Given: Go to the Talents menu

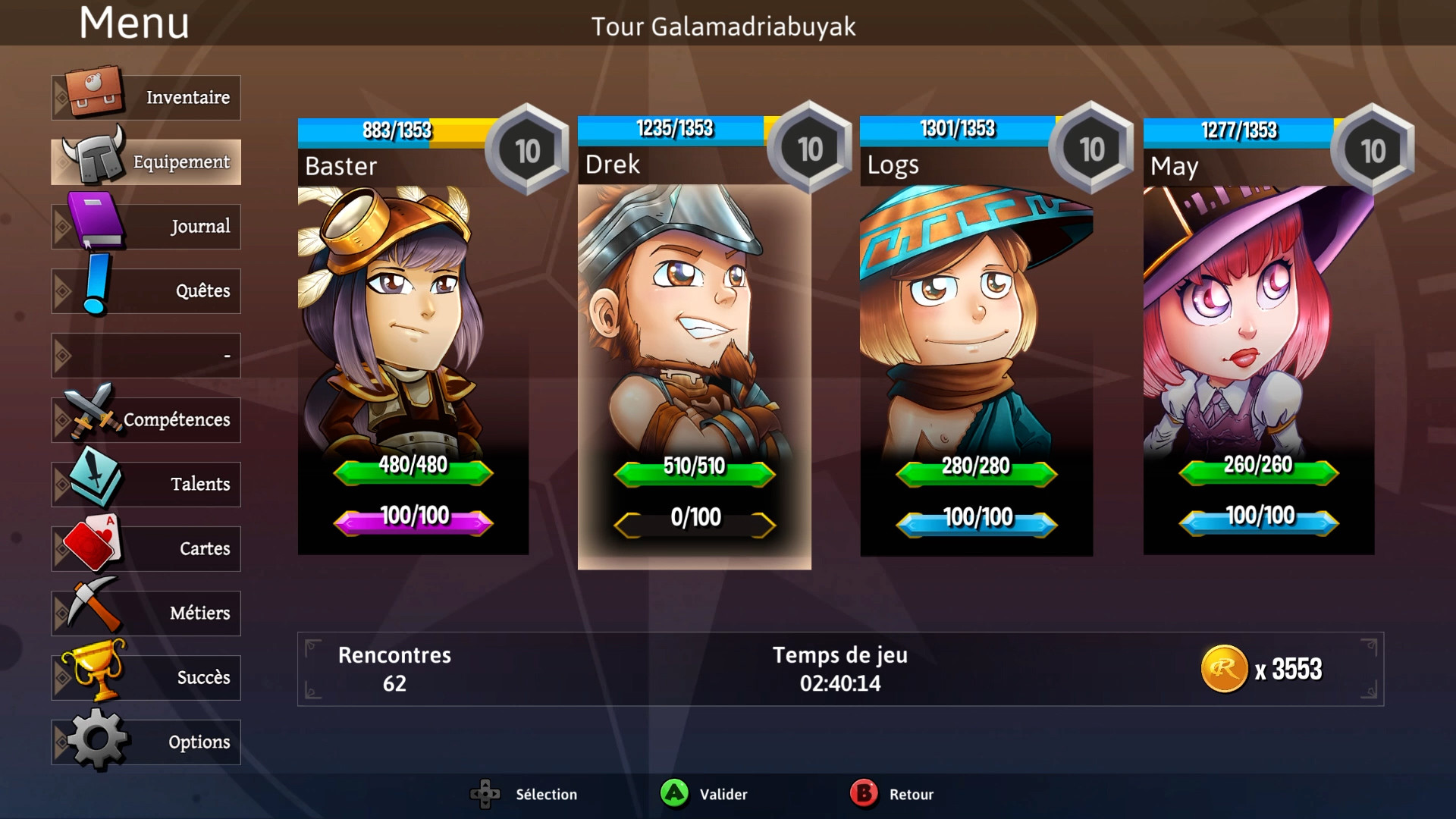Looking at the screenshot, I should coord(146,485).
